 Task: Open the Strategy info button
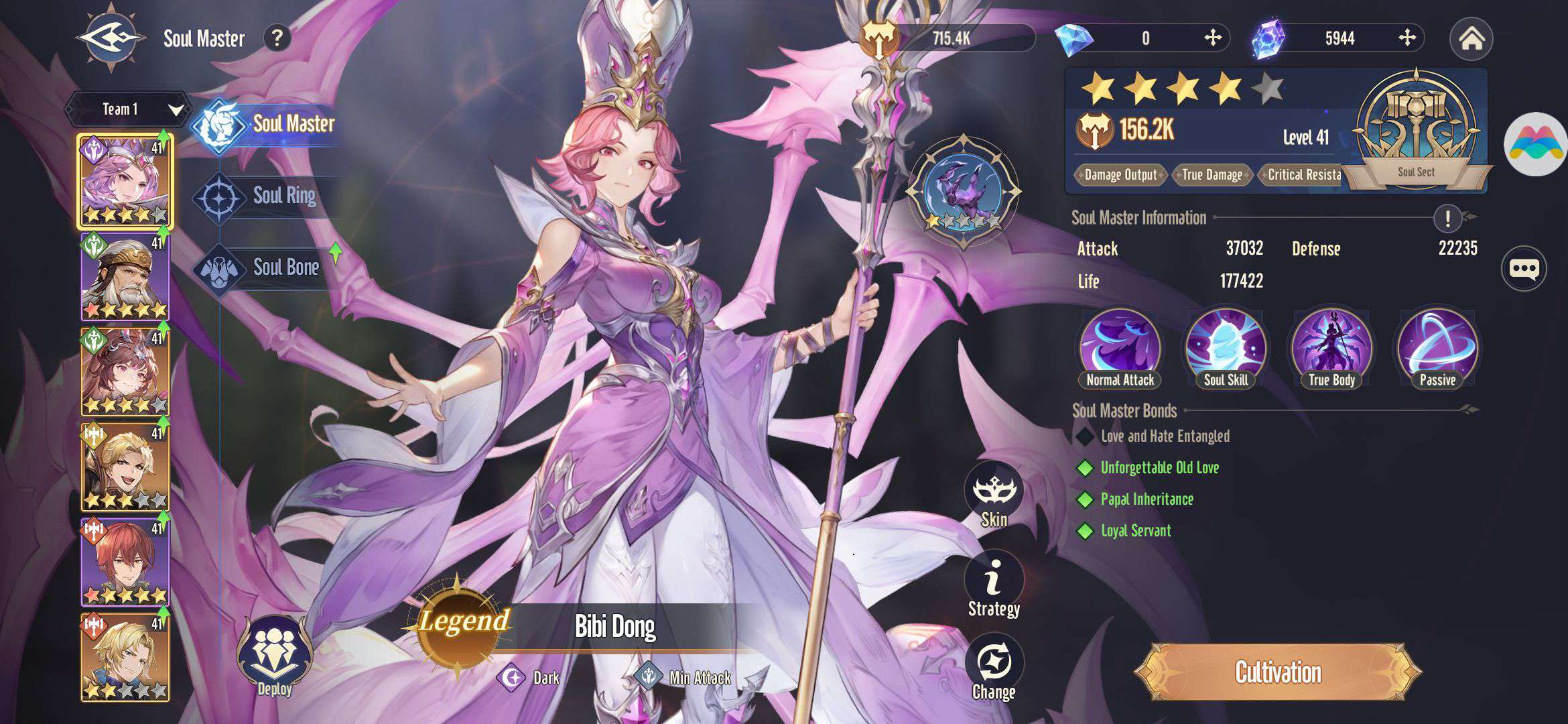click(x=994, y=583)
